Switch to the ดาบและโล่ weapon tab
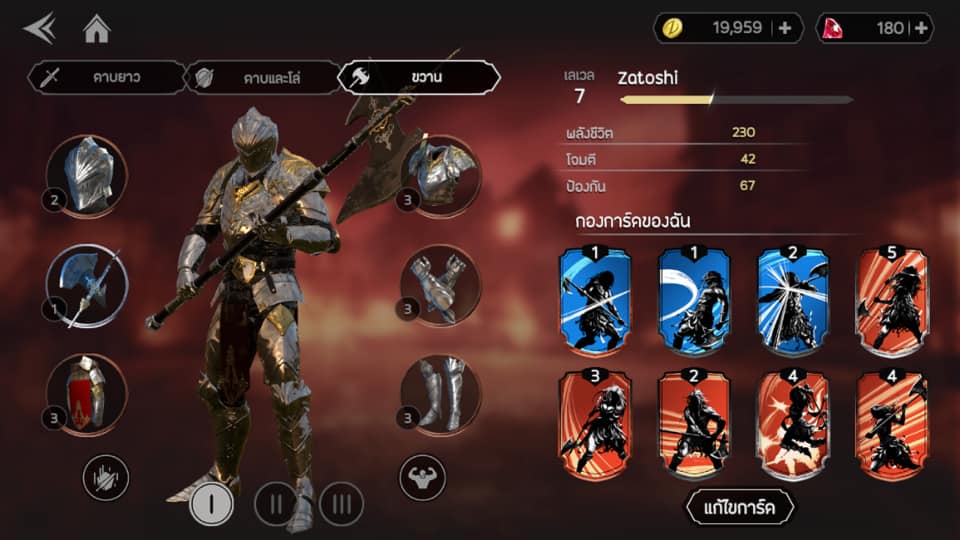960x540 pixels. (x=262, y=77)
